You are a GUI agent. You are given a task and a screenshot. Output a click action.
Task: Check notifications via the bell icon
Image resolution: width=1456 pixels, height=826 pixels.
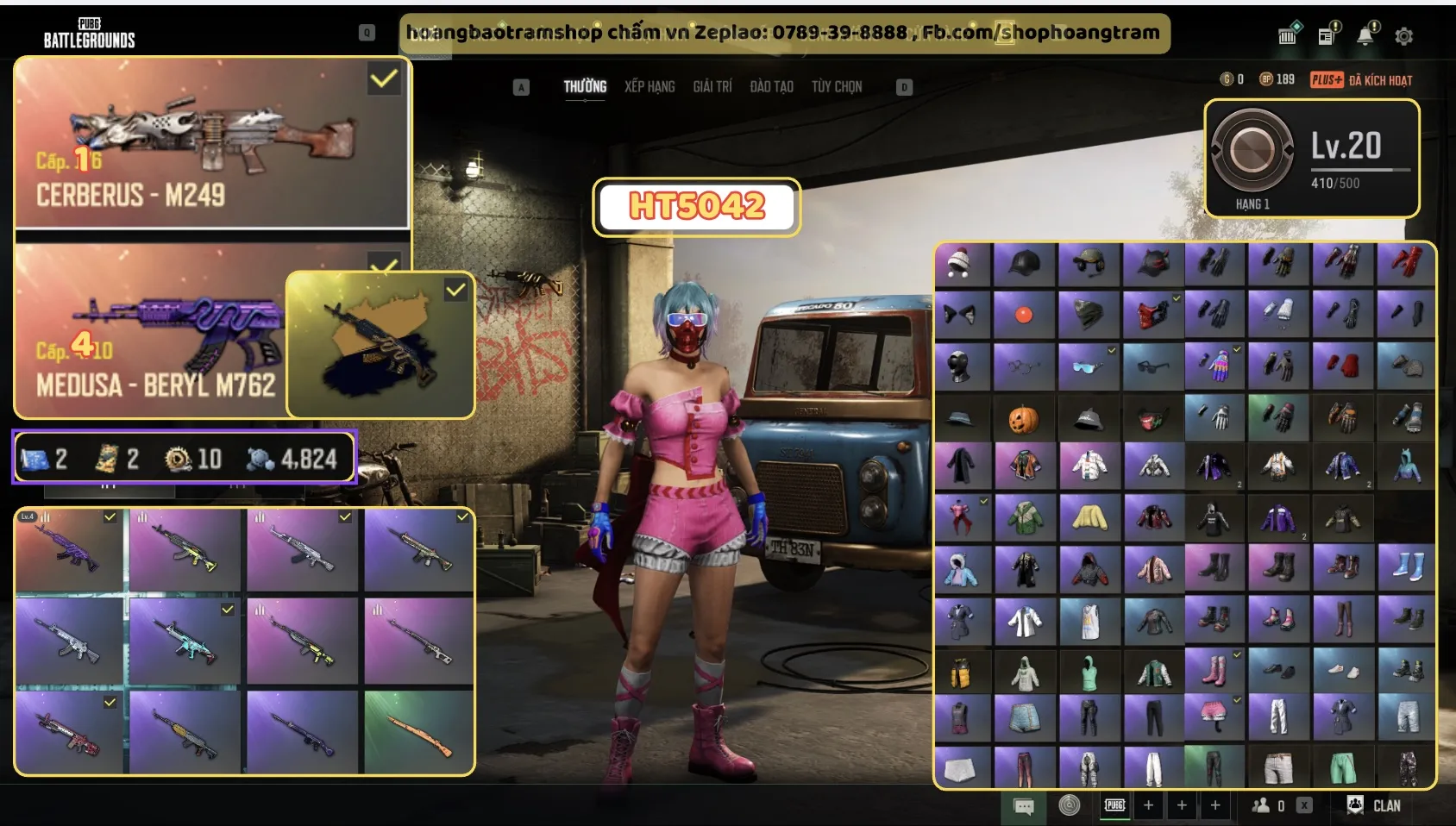tap(1366, 35)
